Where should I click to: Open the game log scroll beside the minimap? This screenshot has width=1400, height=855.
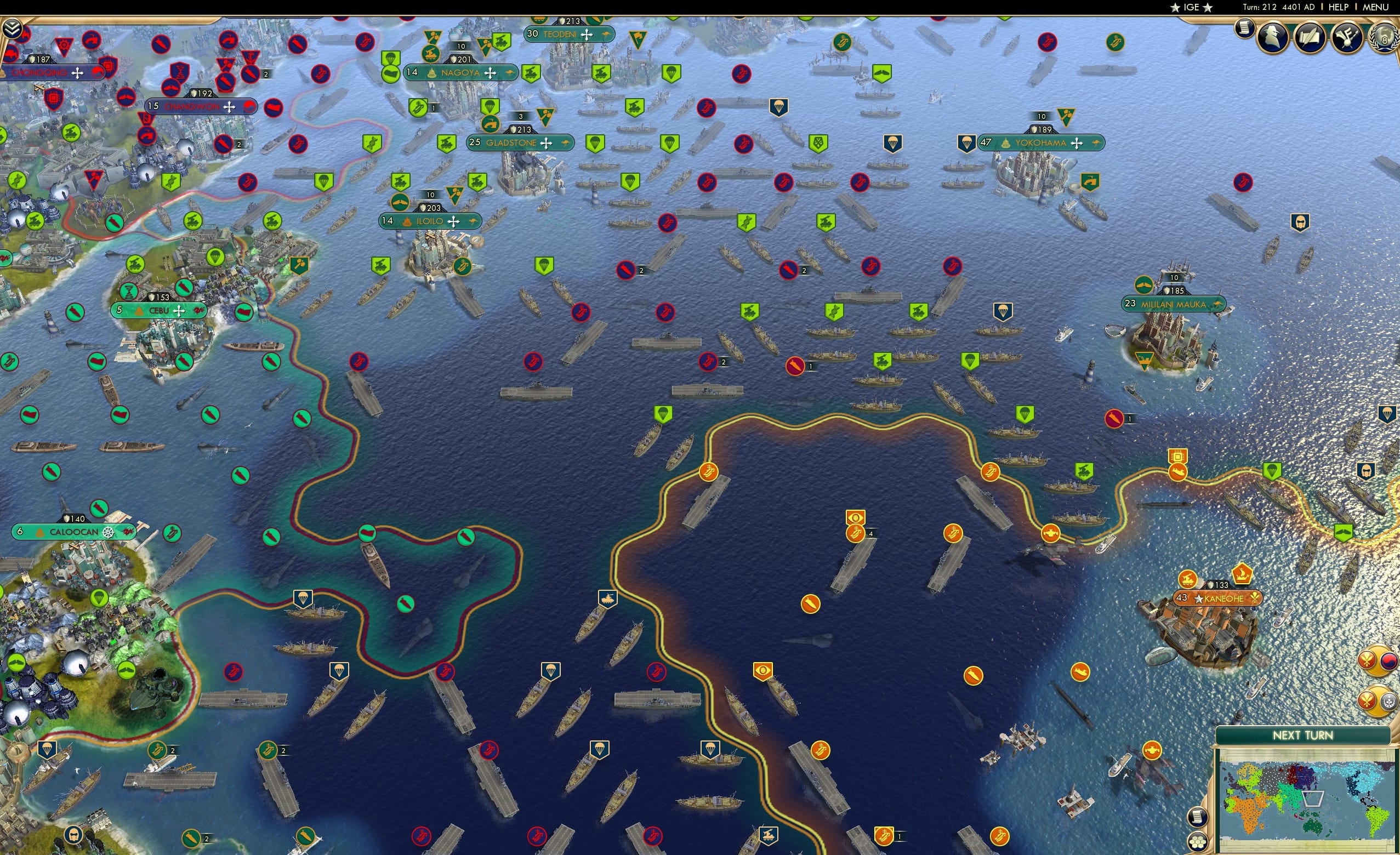point(1197,817)
